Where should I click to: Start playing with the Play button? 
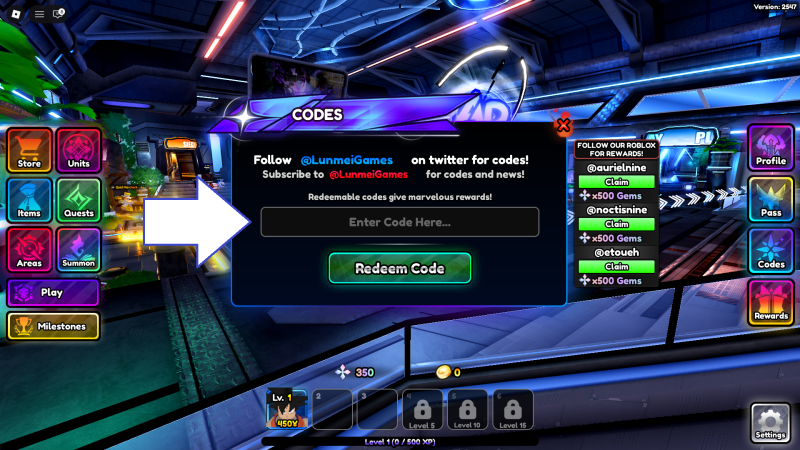pyautogui.click(x=53, y=293)
